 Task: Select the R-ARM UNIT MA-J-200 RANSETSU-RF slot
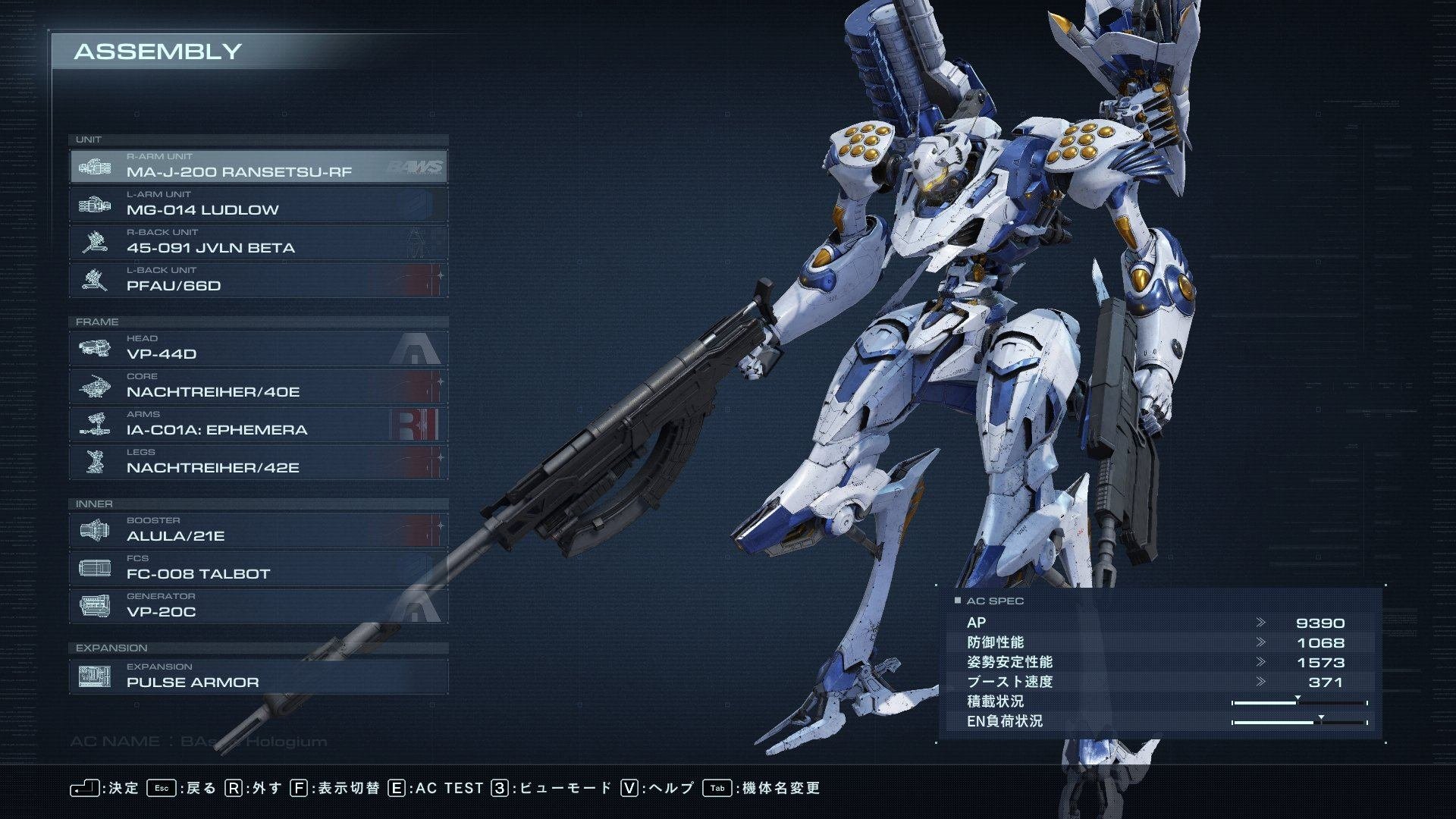[x=258, y=166]
